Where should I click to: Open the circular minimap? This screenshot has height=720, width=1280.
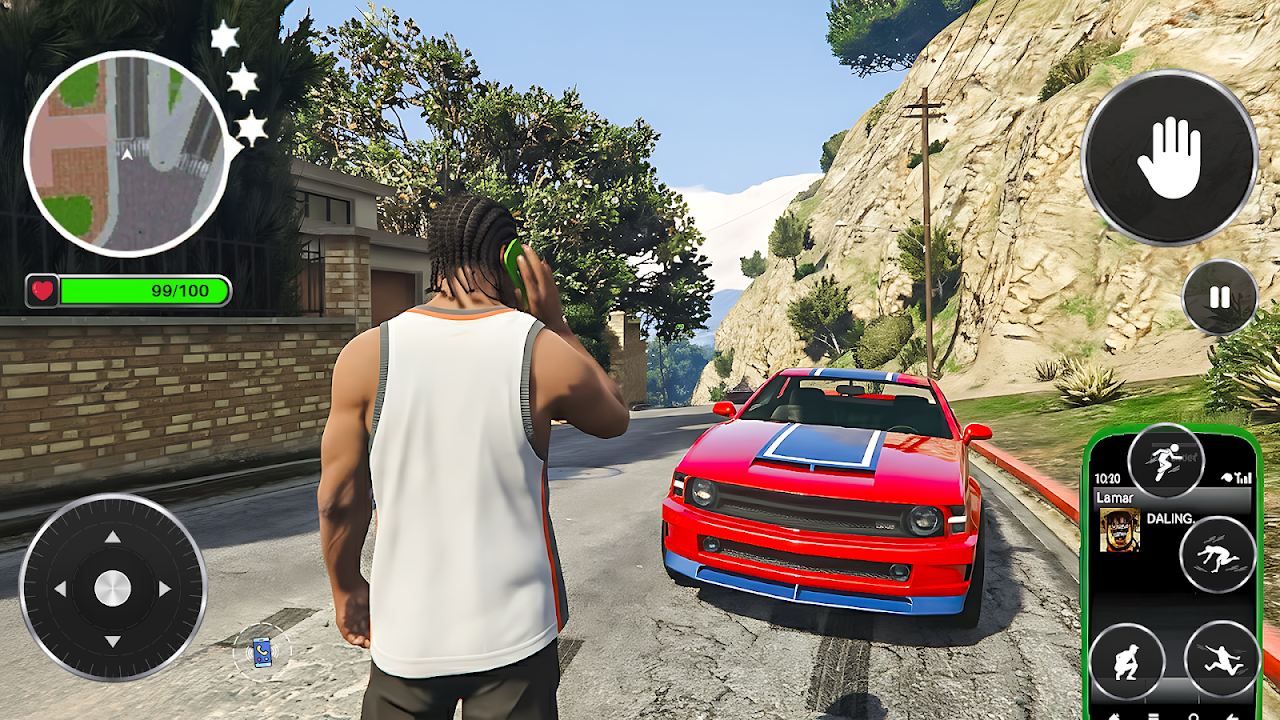[126, 153]
